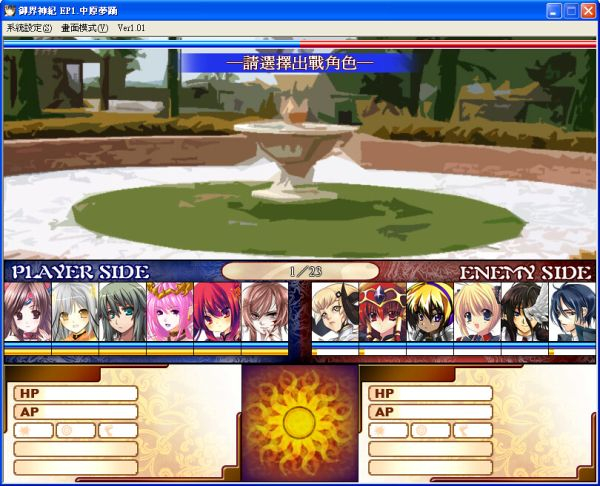Pick the blonde enemy with black horn
Screen dimensions: 600x486
pyautogui.click(x=335, y=312)
